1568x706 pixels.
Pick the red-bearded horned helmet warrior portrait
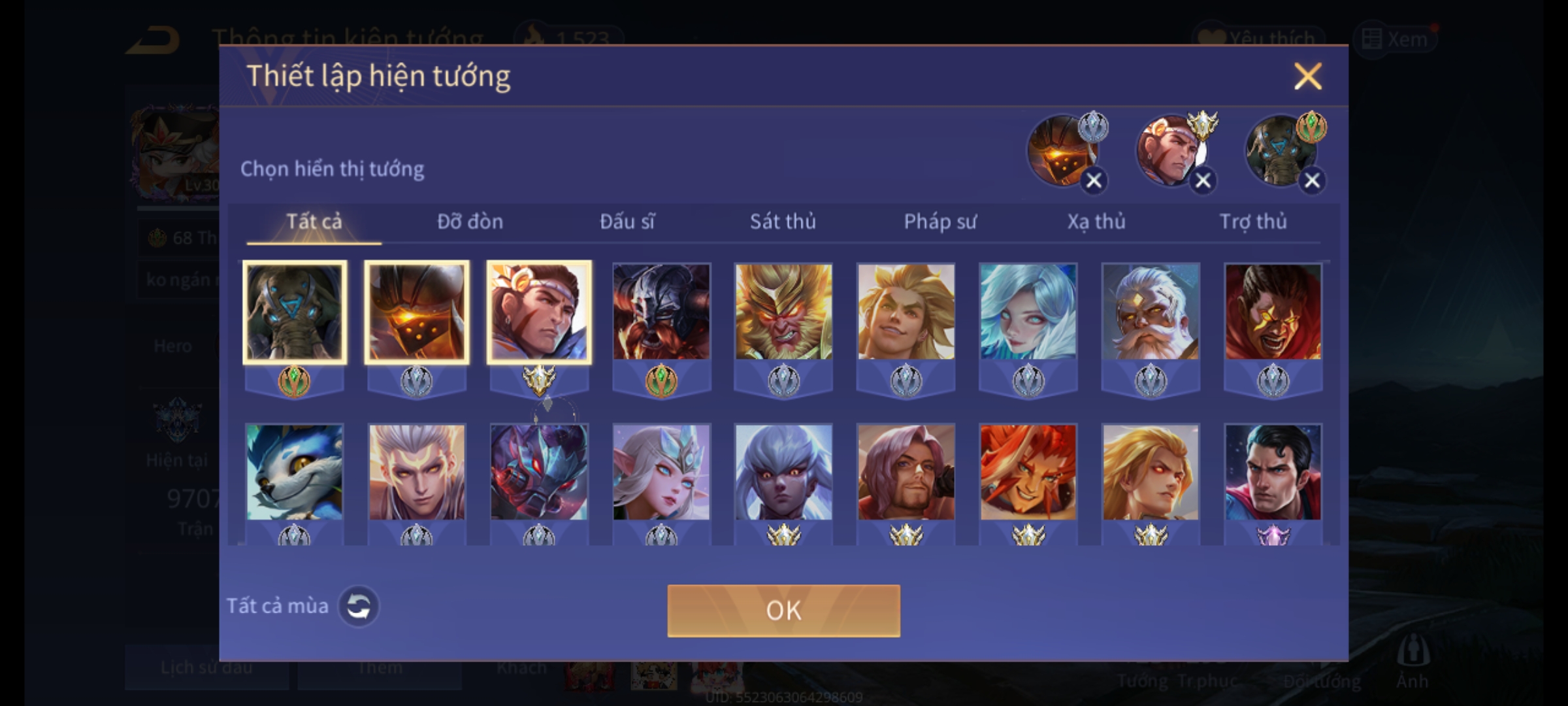coord(661,312)
